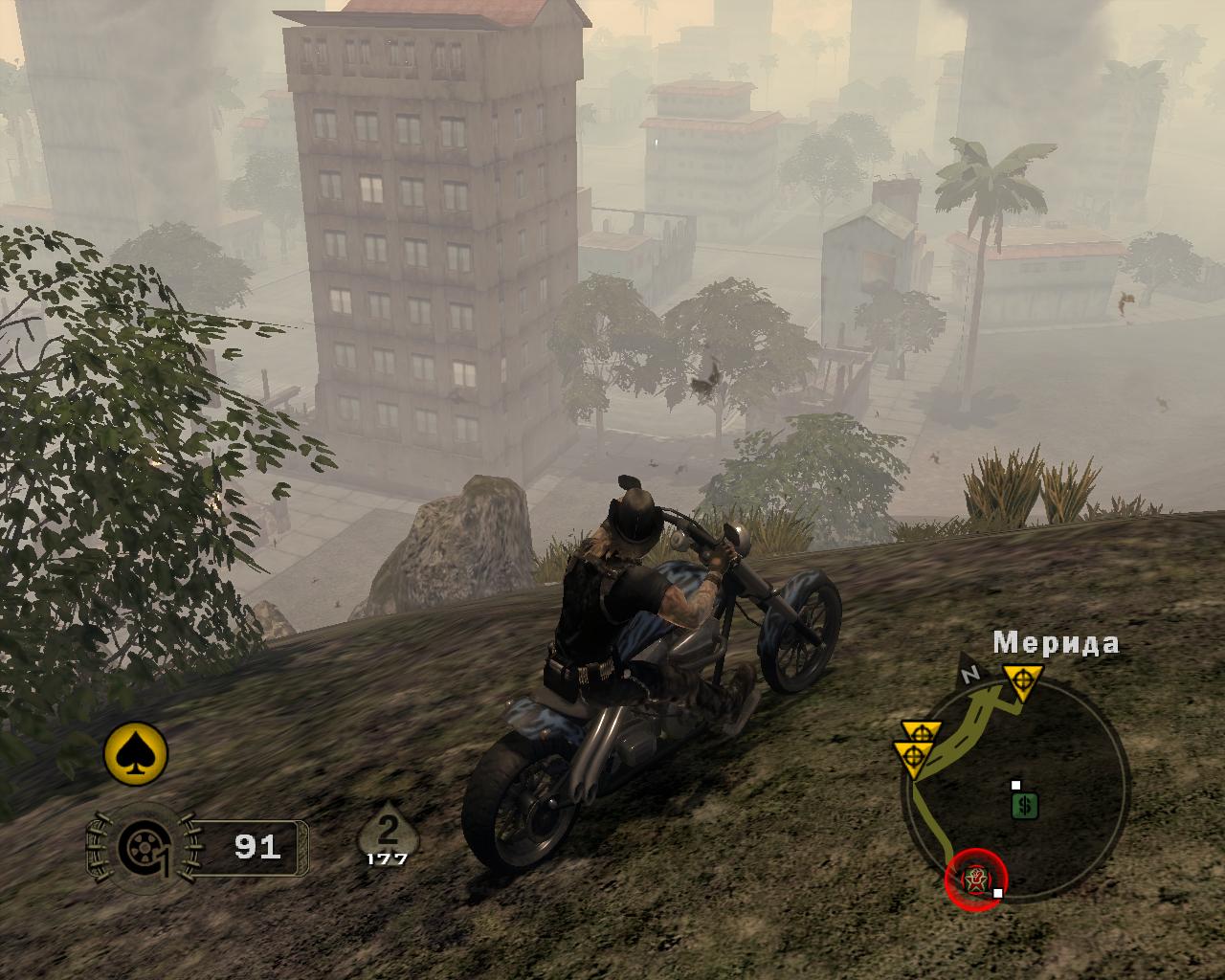
Task: Click the upper of the two overlapping yellow markers
Action: click(921, 730)
